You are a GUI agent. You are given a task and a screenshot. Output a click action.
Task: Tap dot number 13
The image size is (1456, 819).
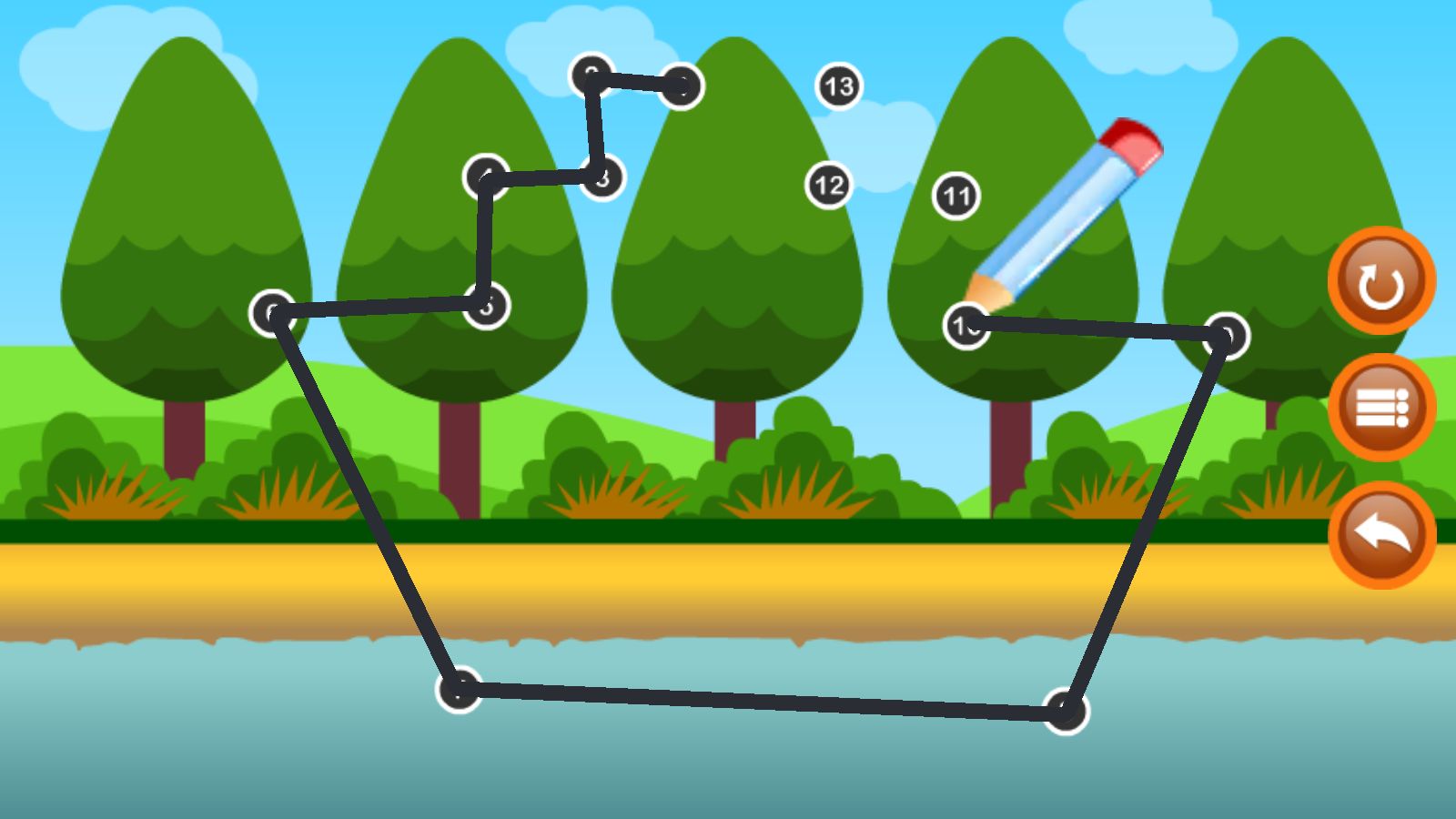[x=839, y=86]
